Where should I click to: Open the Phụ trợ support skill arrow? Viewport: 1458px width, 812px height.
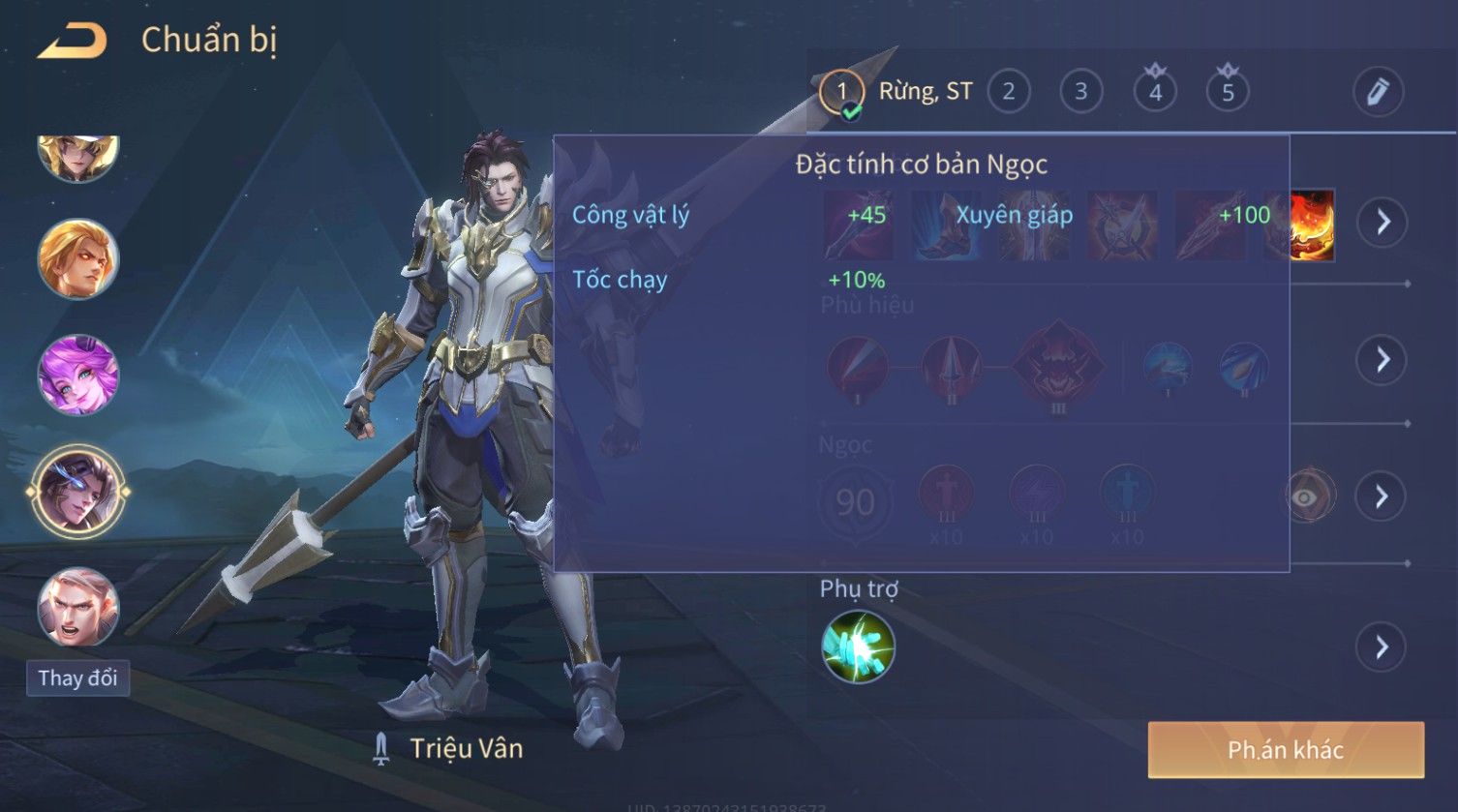(1382, 647)
